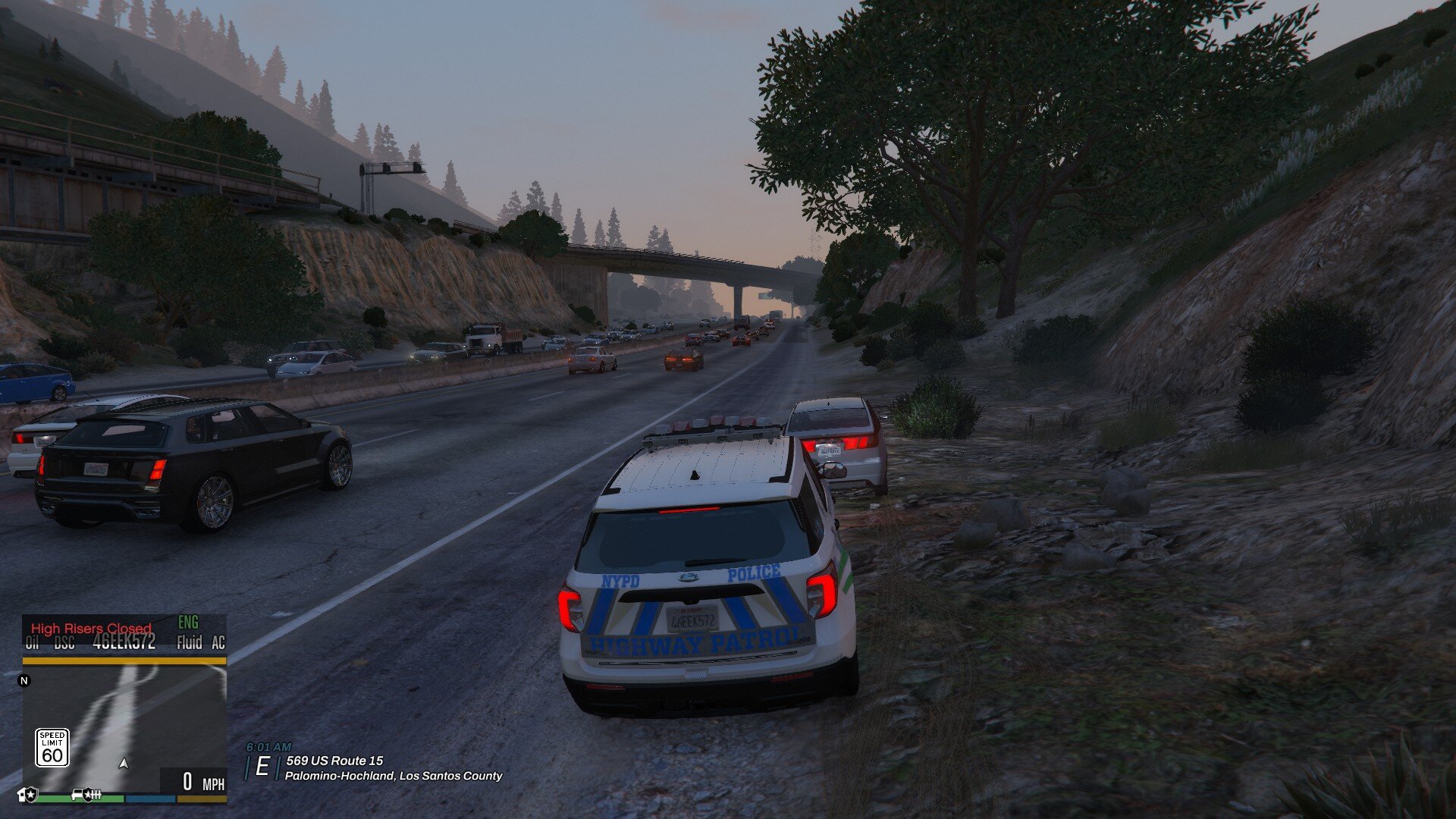The width and height of the screenshot is (1456, 819).
Task: Click the Fluid status indicator
Action: (x=189, y=643)
